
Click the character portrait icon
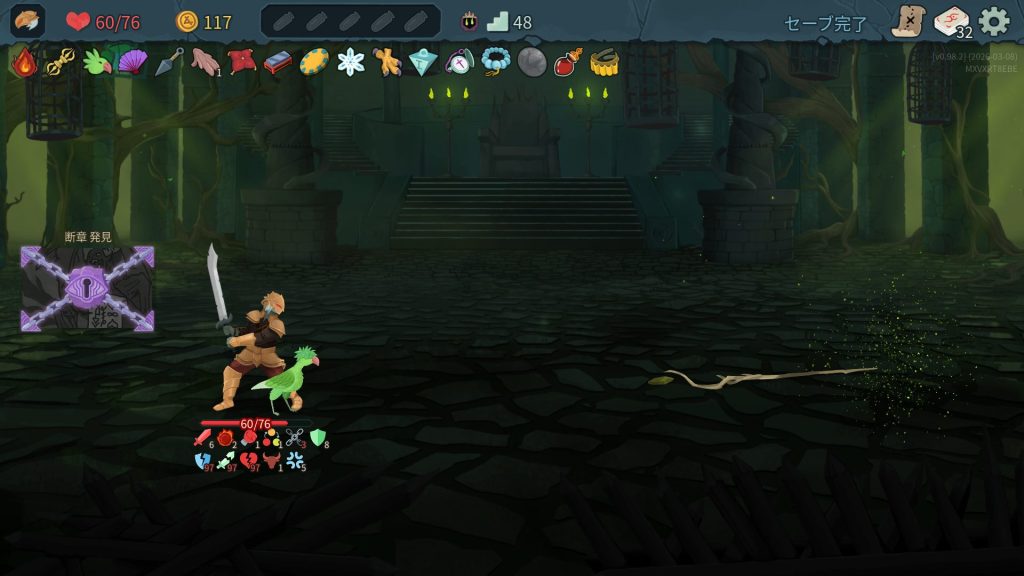coord(27,21)
